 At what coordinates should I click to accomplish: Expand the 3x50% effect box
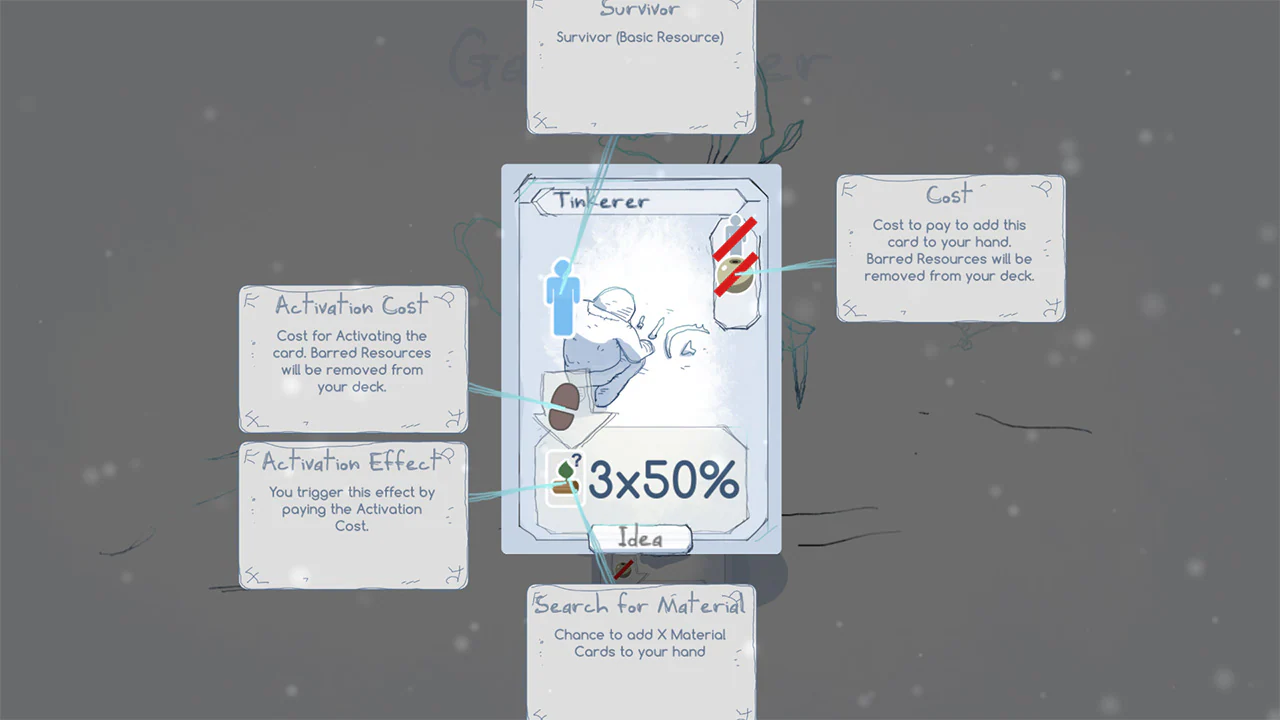[645, 480]
